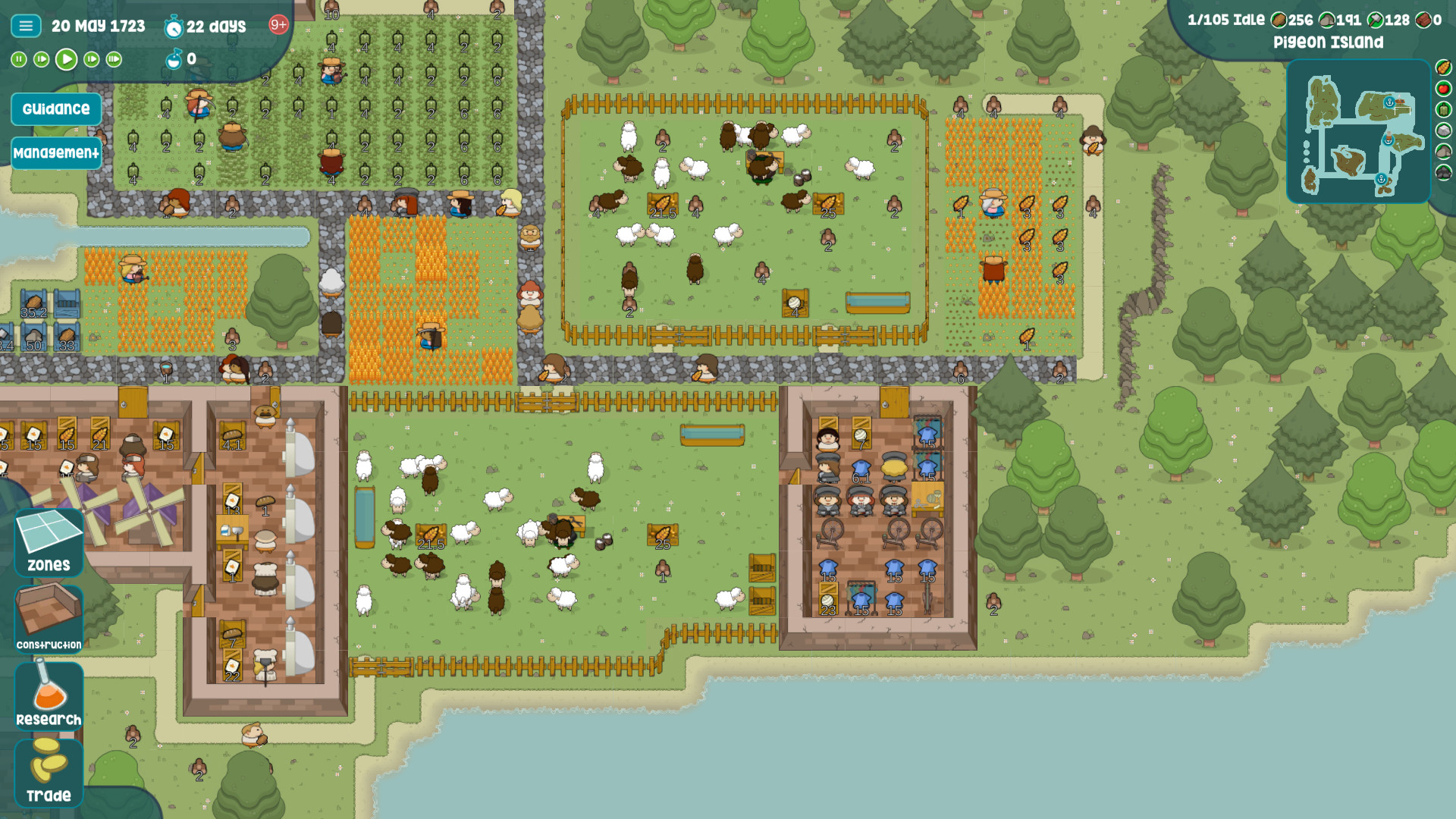Viewport: 1456px width, 819px height.
Task: Select the Zones tool in the sidebar
Action: pos(48,542)
